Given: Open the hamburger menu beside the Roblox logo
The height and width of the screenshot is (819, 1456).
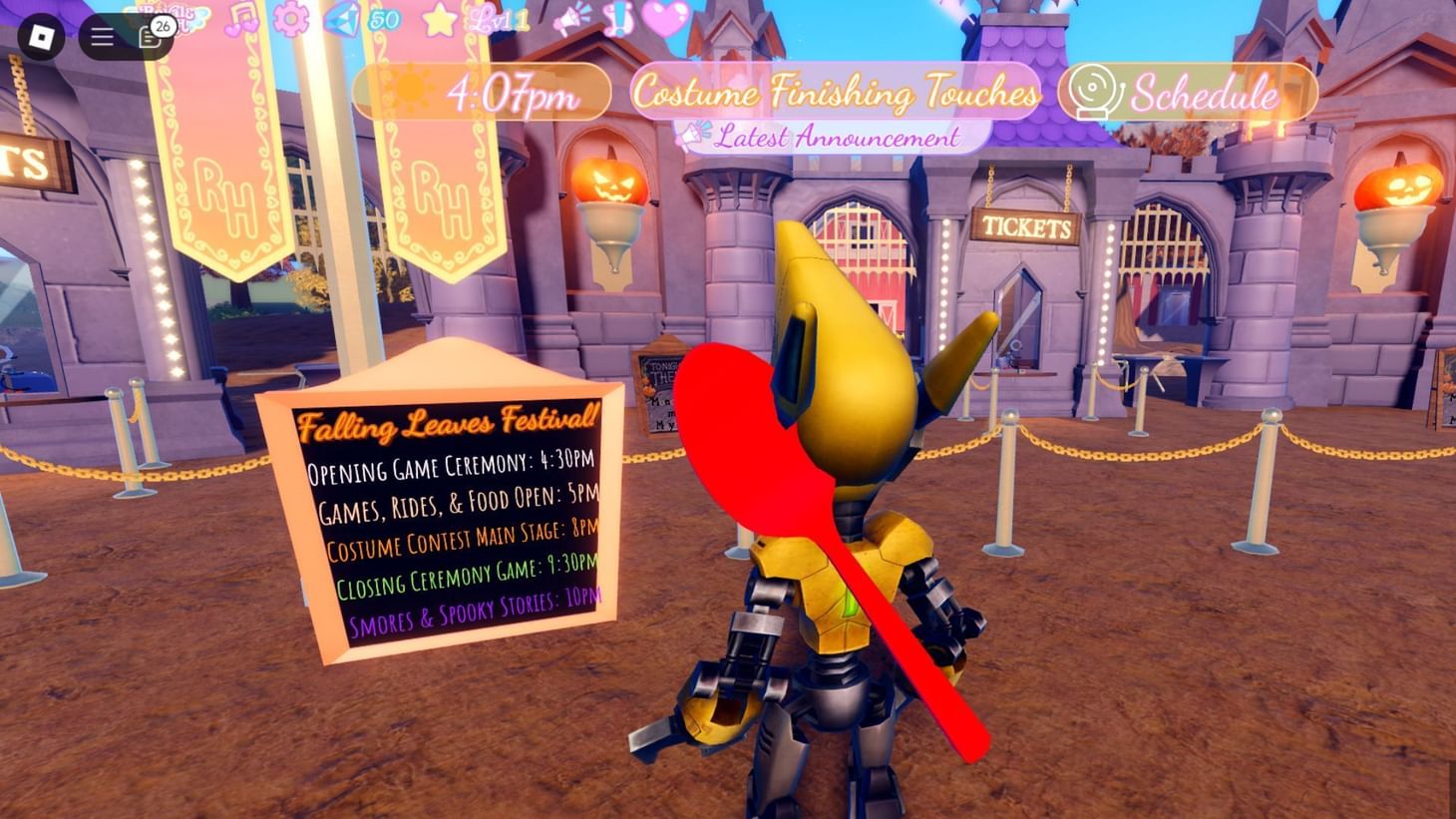Looking at the screenshot, I should point(101,36).
